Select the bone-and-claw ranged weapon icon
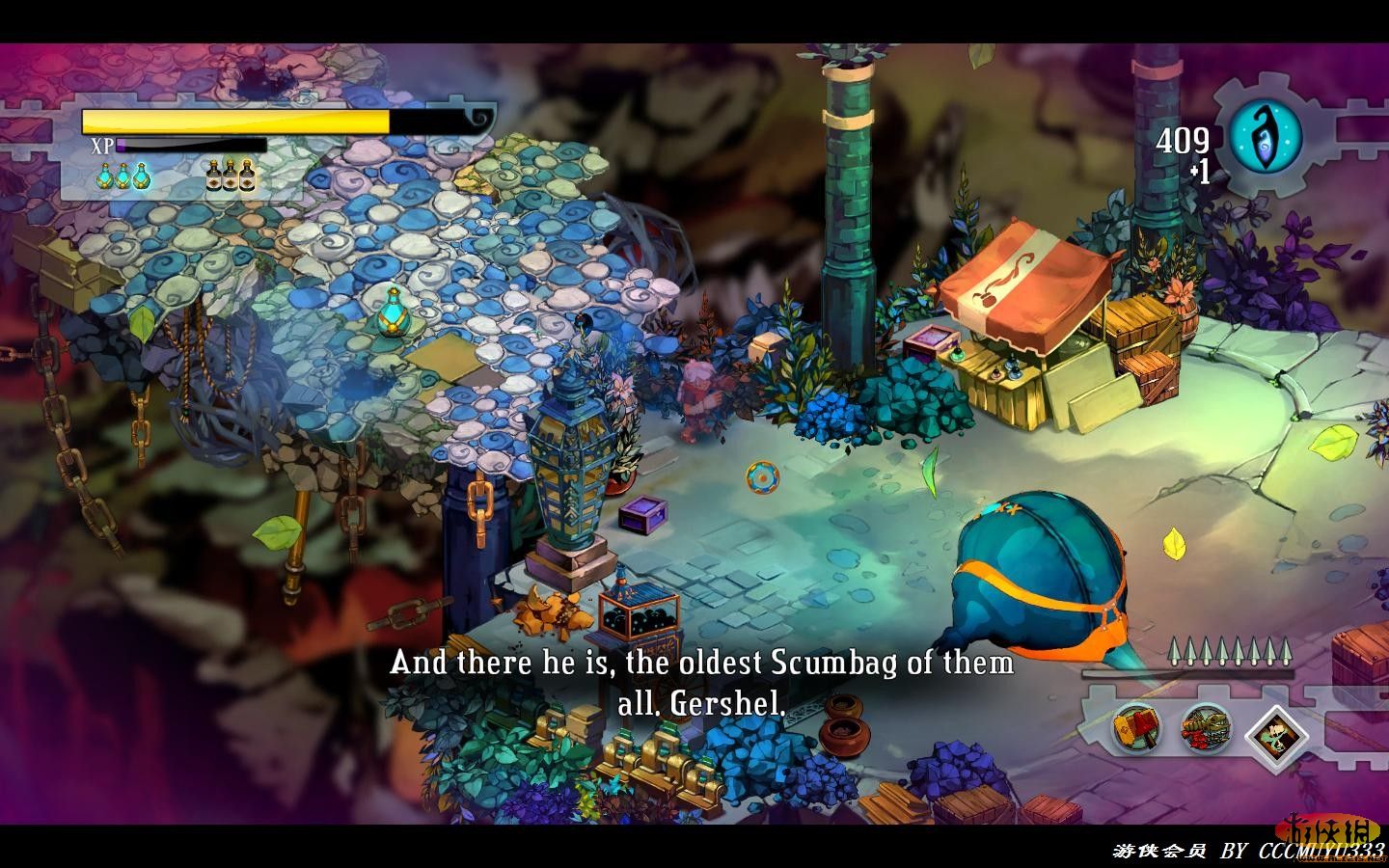This screenshot has height=868, width=1389. click(x=1206, y=729)
